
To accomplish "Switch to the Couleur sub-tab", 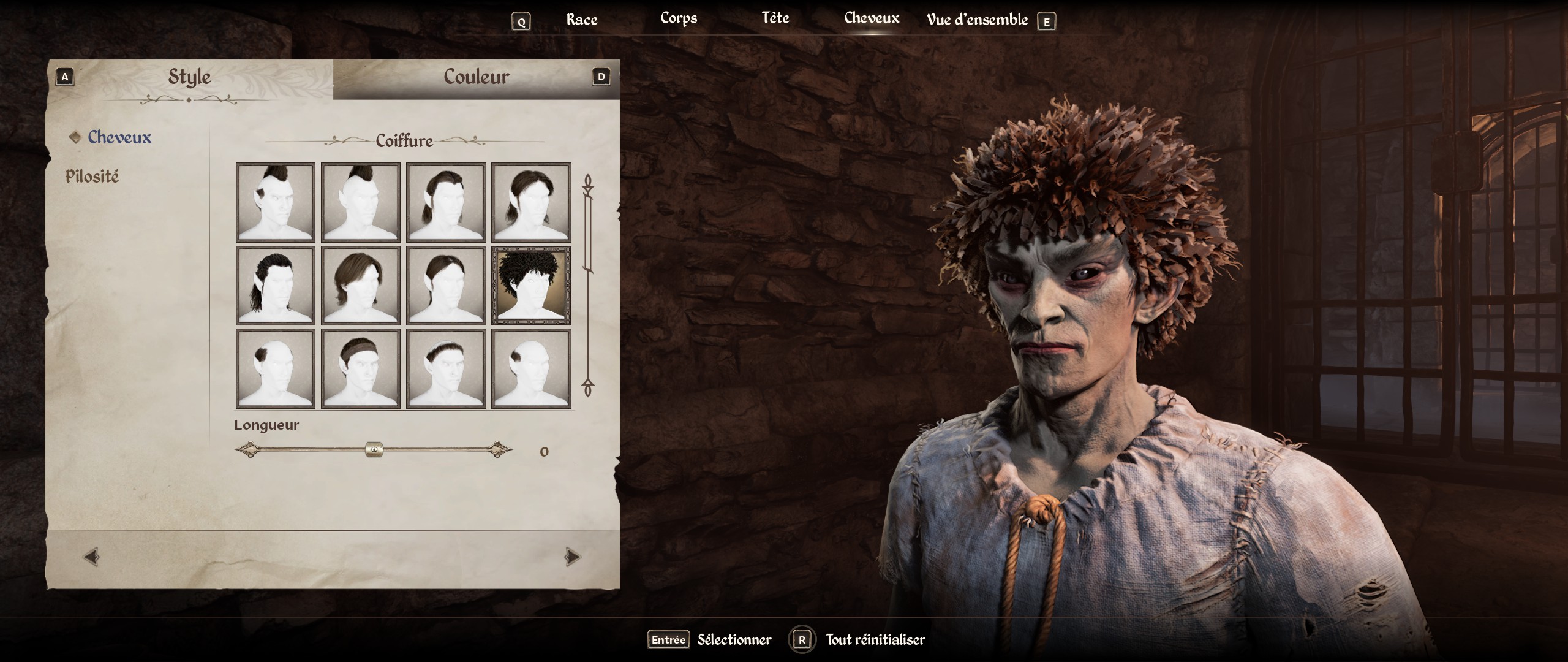I will click(476, 77).
